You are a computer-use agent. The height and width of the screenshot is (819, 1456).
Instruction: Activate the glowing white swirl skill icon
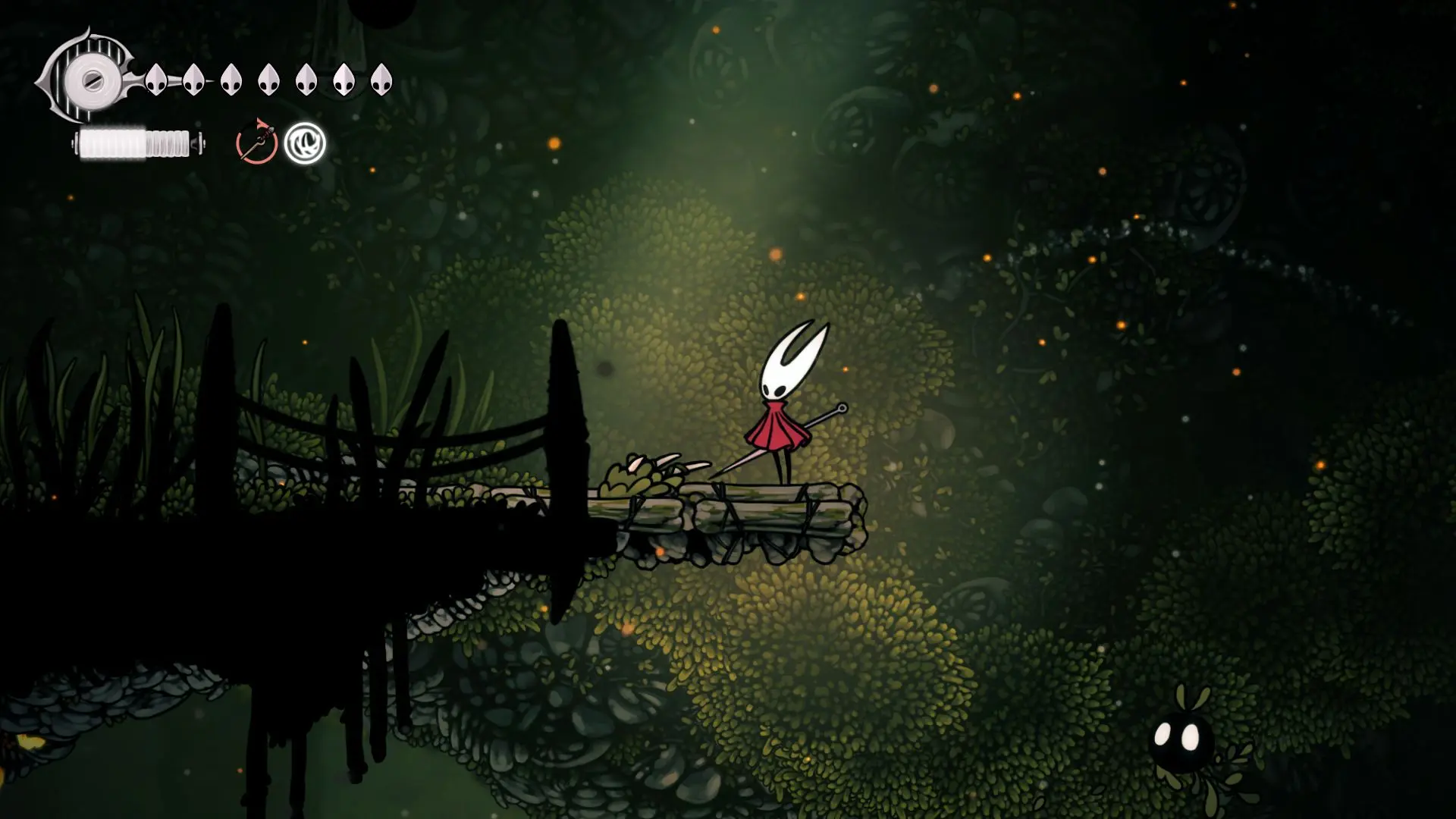pyautogui.click(x=305, y=143)
